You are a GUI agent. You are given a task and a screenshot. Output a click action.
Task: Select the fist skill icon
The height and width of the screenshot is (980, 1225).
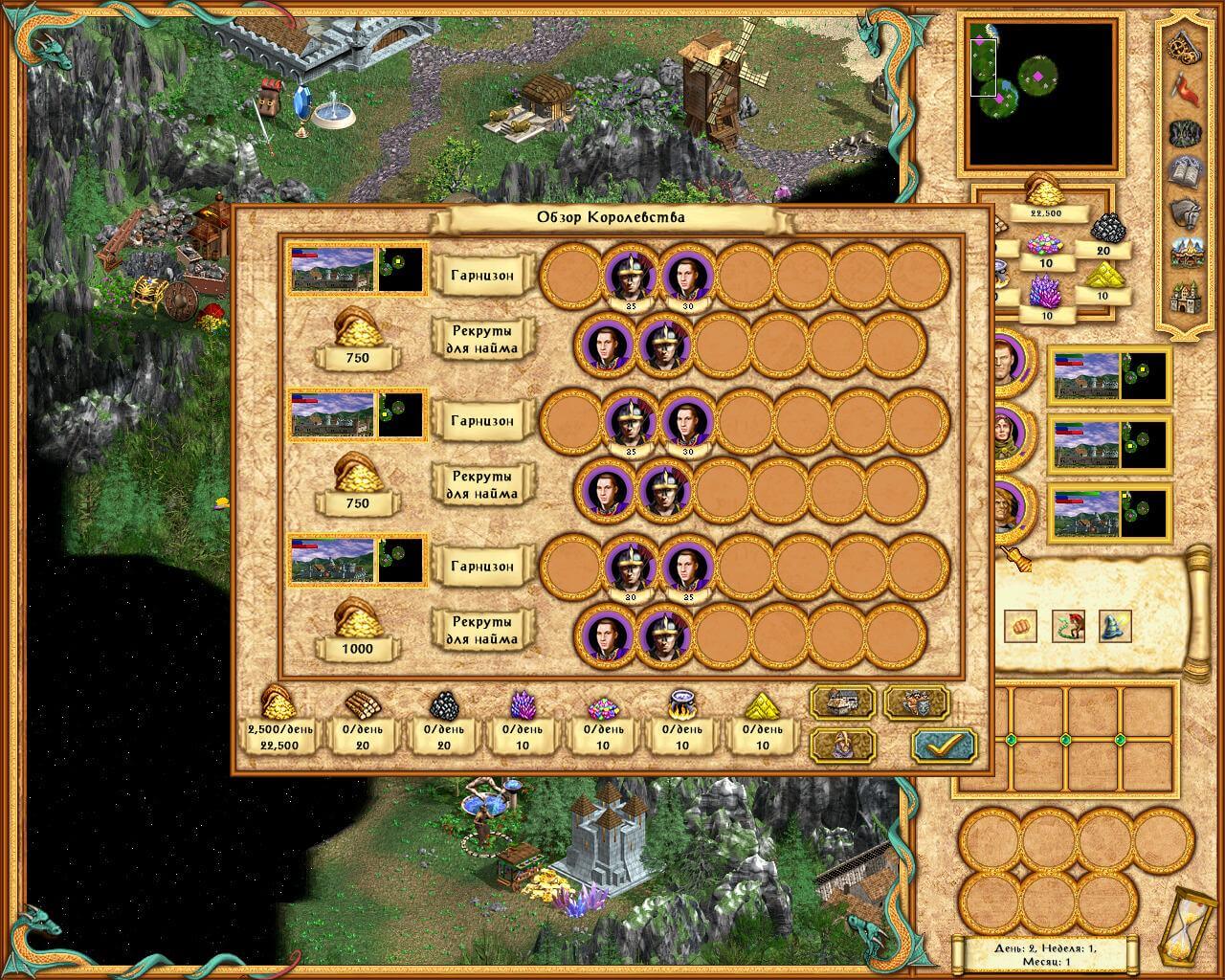1021,626
